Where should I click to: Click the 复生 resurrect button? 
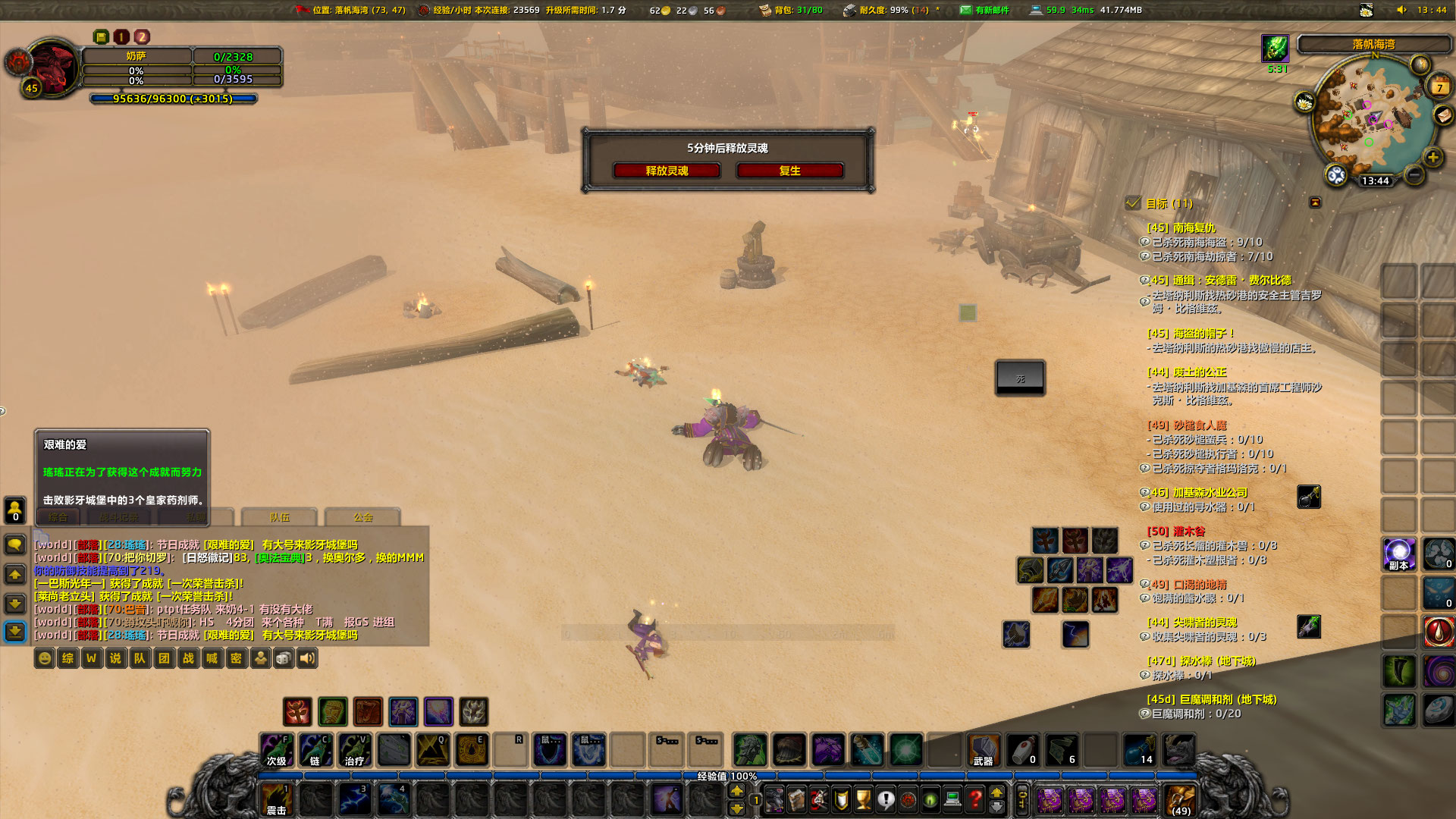(x=789, y=171)
